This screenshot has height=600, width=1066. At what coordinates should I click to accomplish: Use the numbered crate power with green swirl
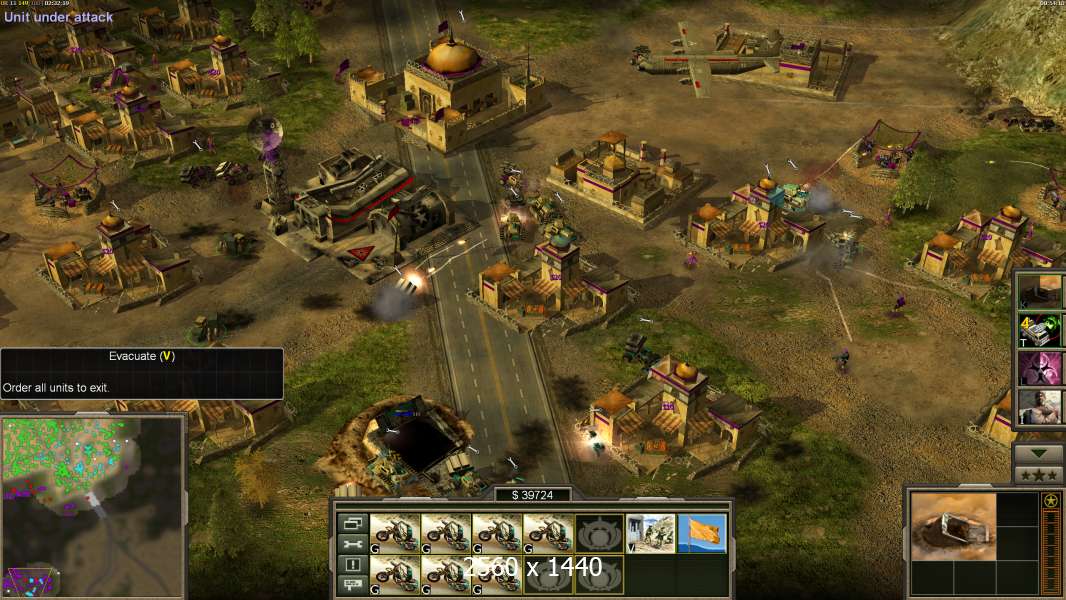pyautogui.click(x=1038, y=330)
